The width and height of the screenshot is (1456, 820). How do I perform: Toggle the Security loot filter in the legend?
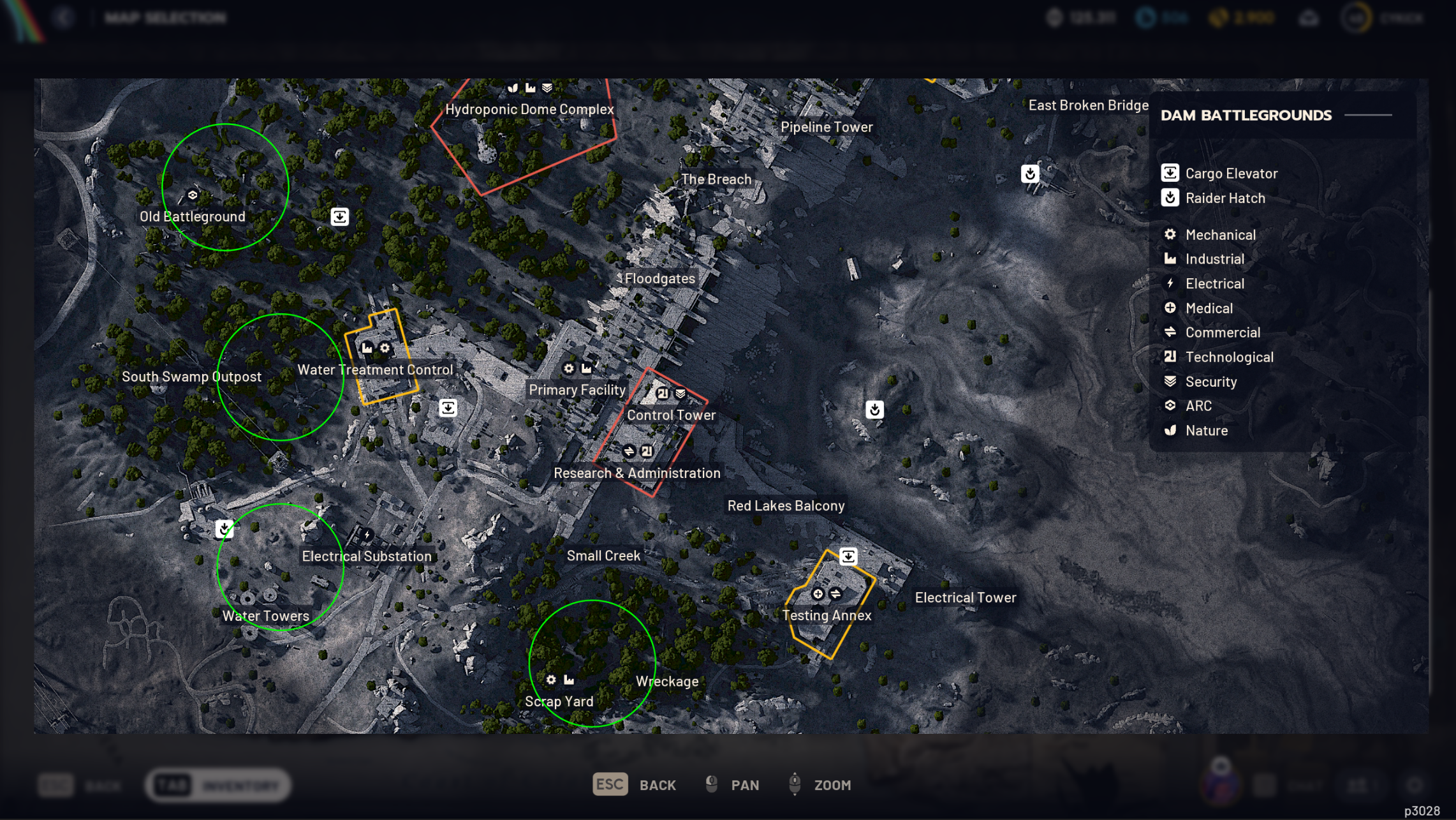tap(1170, 382)
